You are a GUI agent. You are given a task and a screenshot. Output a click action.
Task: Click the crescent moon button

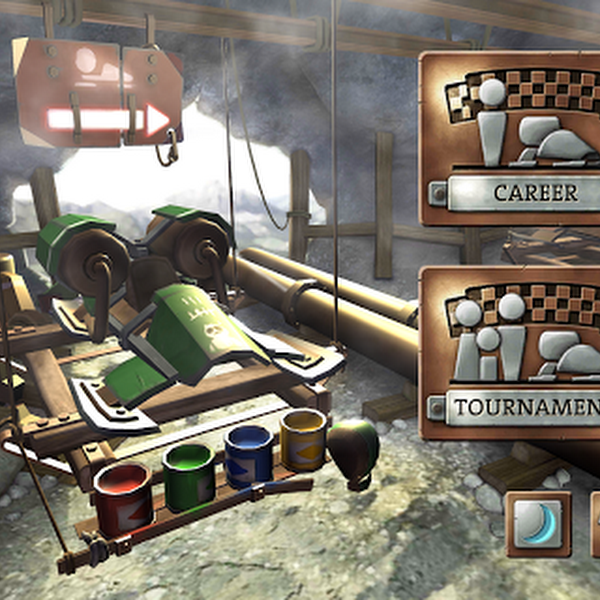538,523
